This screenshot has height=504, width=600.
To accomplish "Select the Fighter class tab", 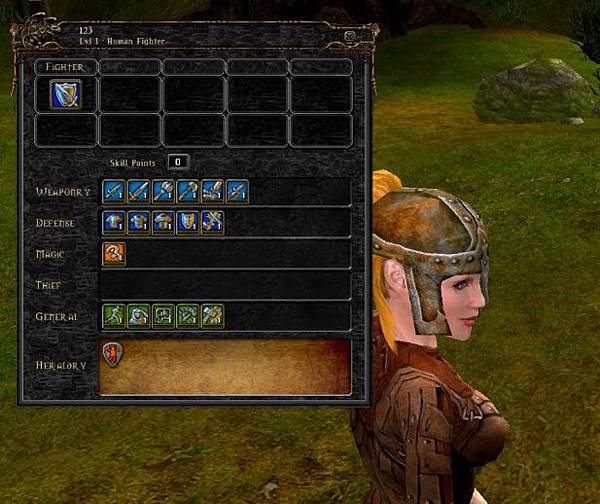I will [x=66, y=67].
